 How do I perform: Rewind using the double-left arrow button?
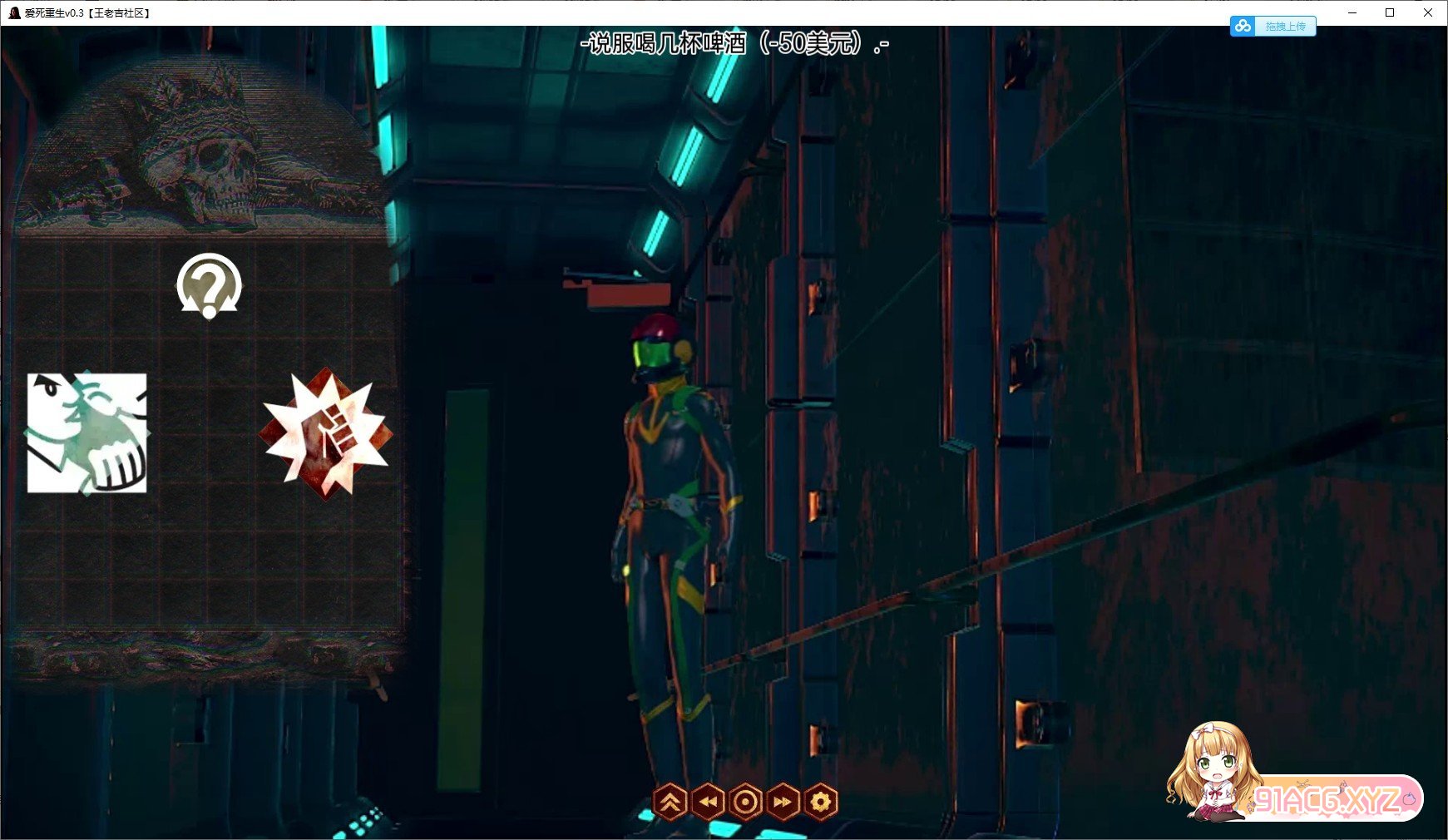(709, 802)
